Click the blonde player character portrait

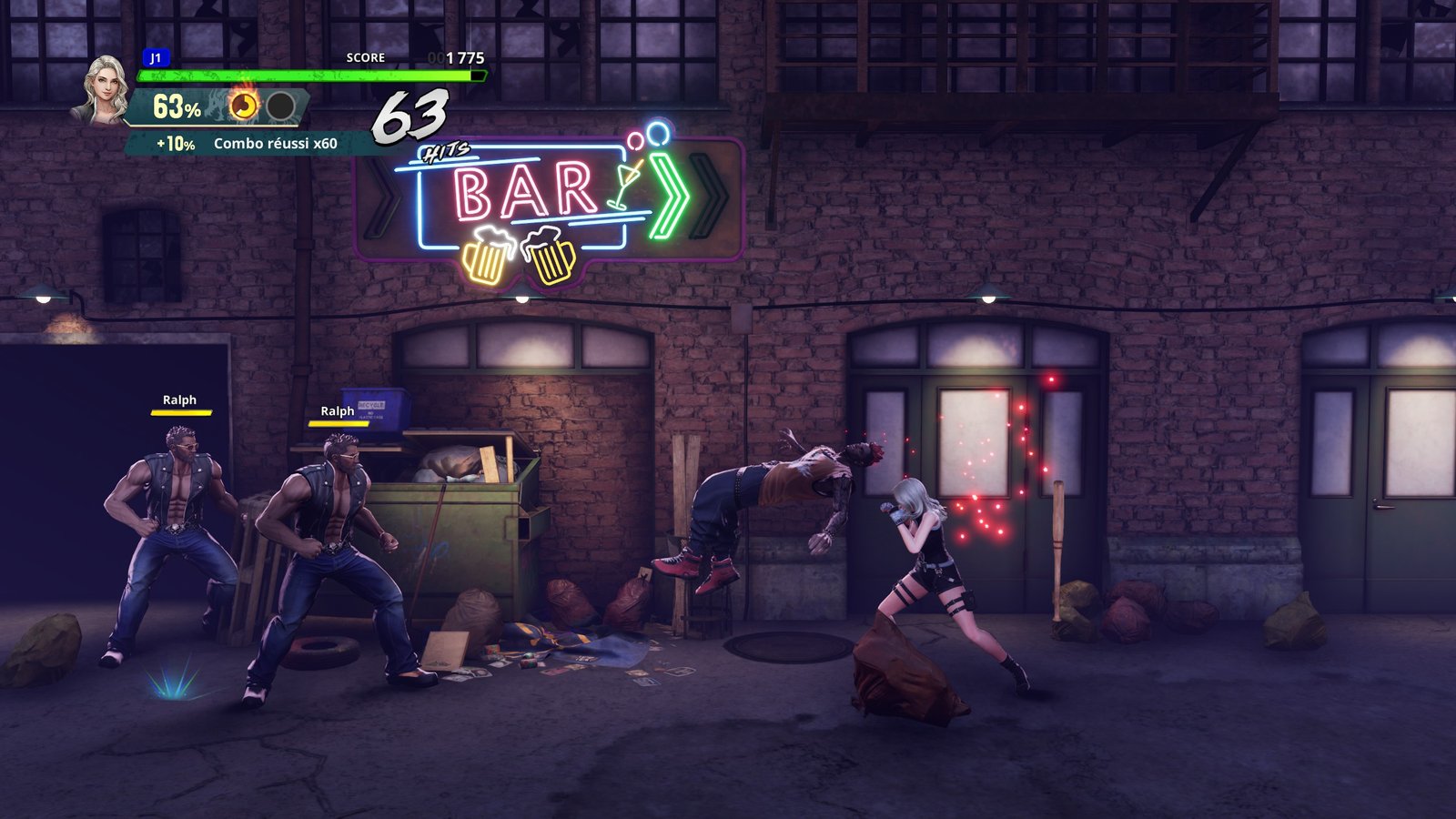tap(103, 89)
